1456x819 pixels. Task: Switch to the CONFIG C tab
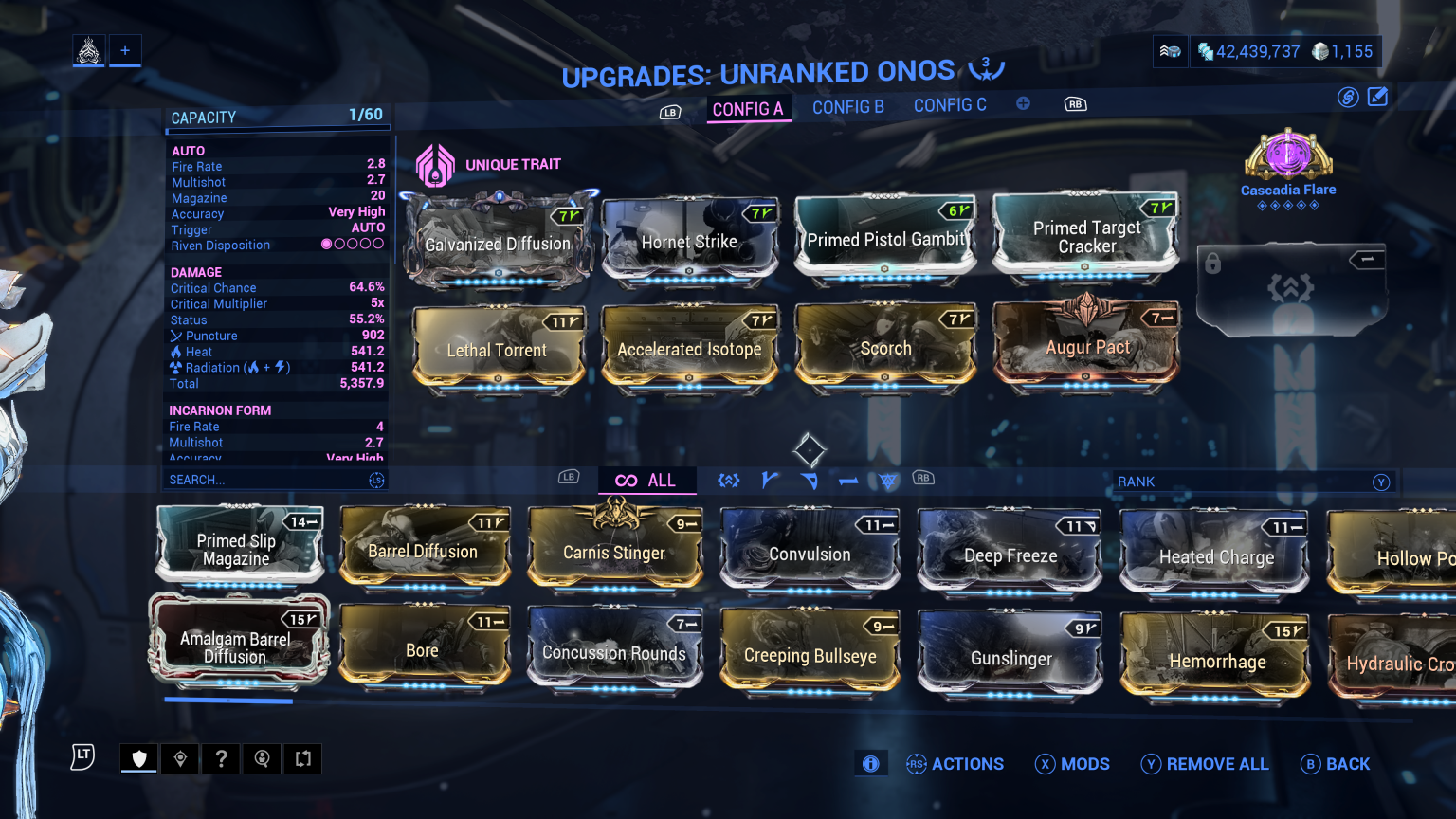(949, 105)
